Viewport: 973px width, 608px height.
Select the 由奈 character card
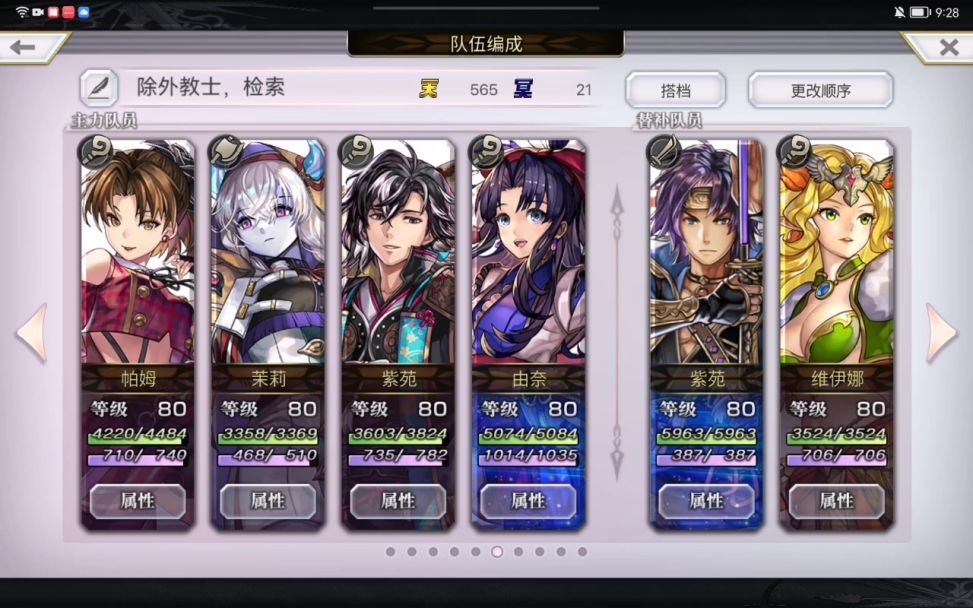528,260
